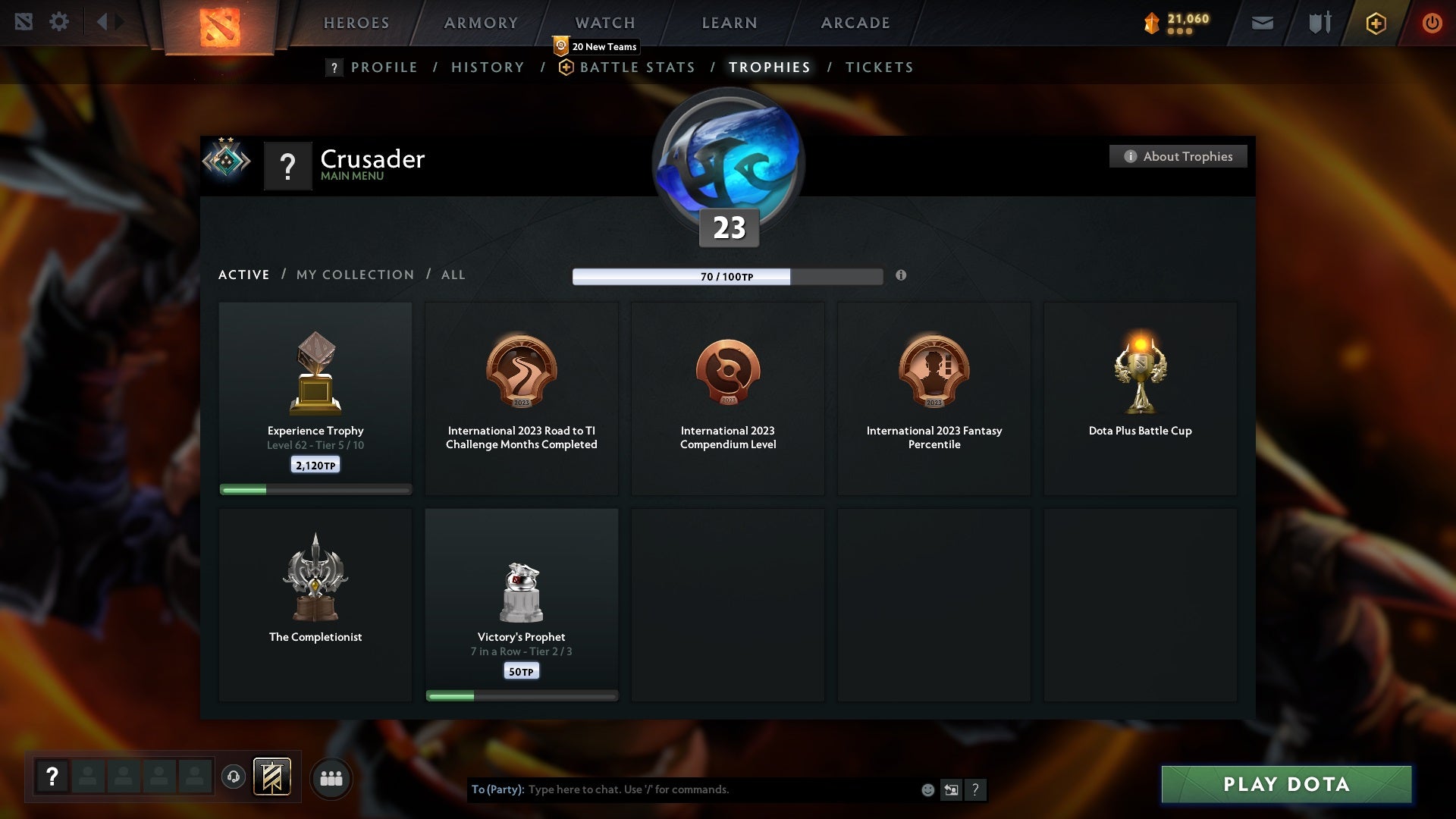Image resolution: width=1456 pixels, height=819 pixels.
Task: Select the Dota Plus Battle Cup trophy
Action: [x=1140, y=398]
